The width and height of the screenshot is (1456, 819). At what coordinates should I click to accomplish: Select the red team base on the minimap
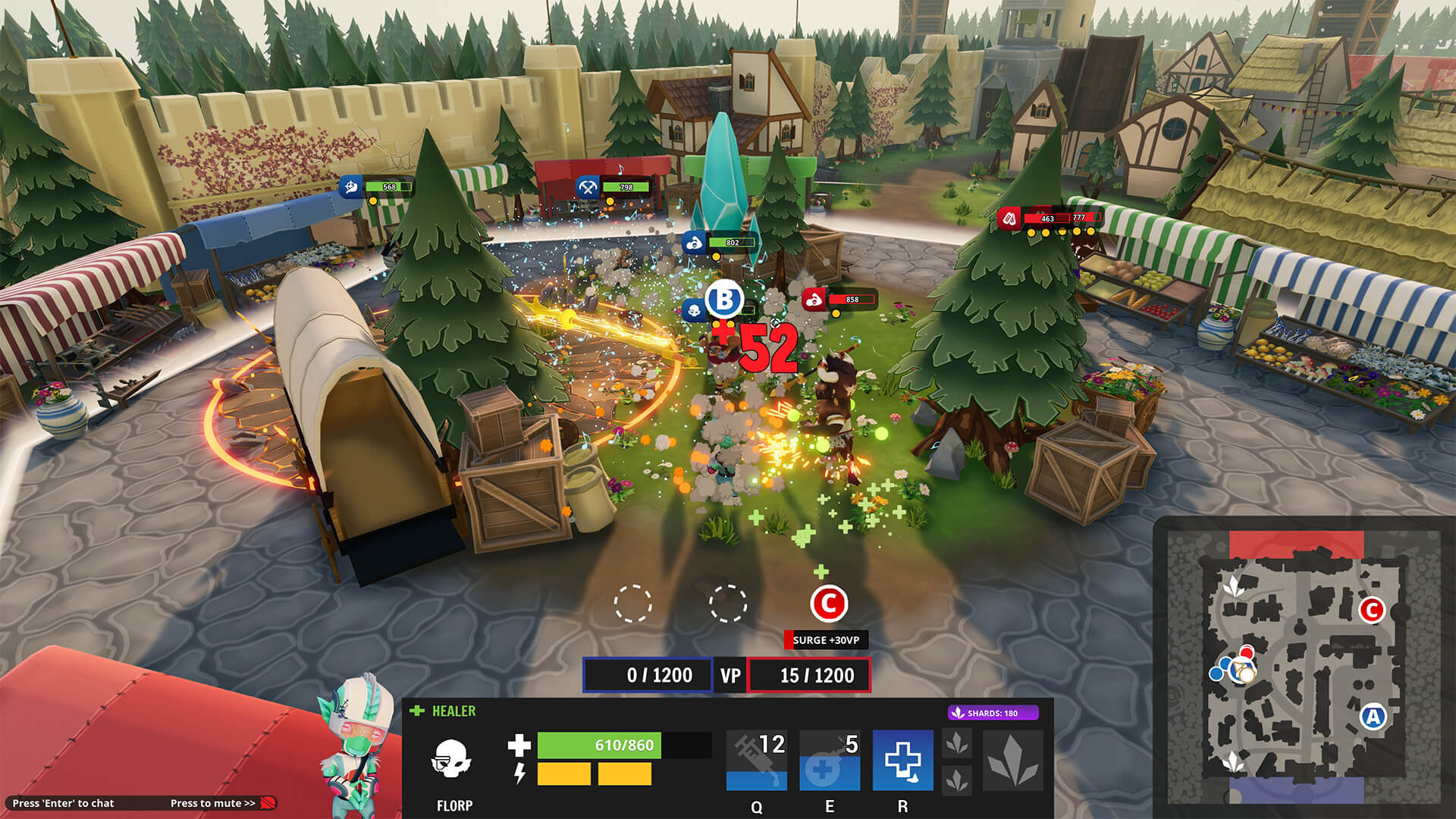tap(1296, 544)
